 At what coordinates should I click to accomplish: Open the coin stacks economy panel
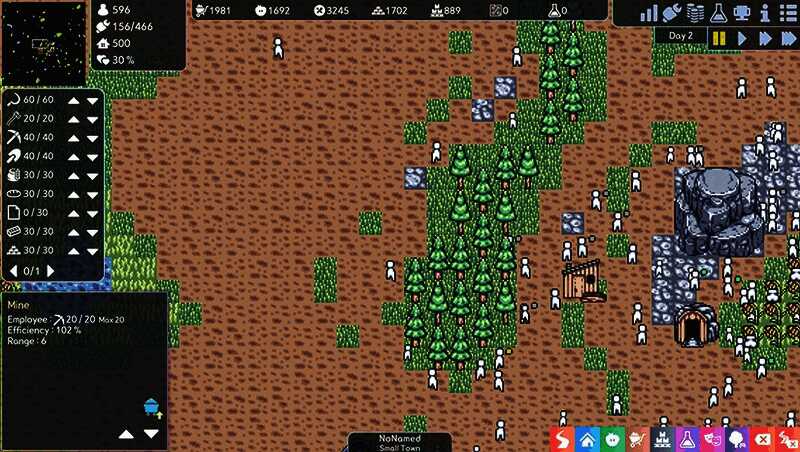[695, 13]
